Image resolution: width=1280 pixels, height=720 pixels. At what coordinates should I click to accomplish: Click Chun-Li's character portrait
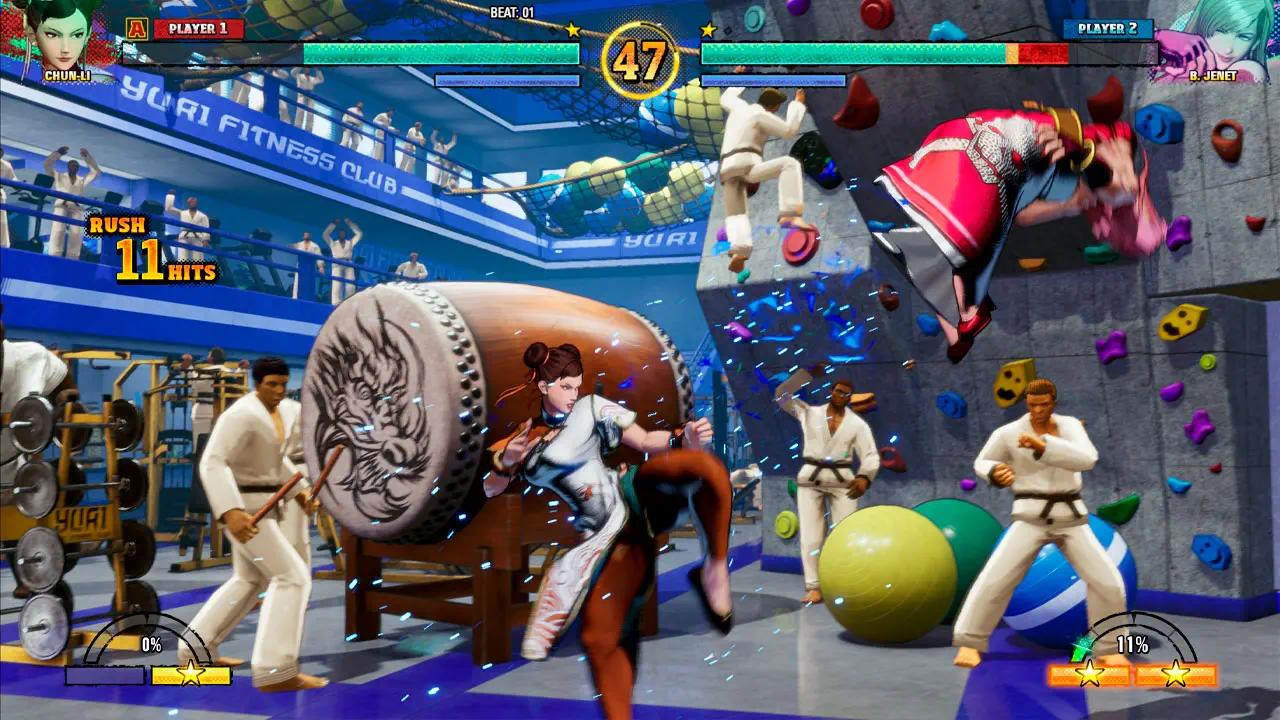point(62,36)
